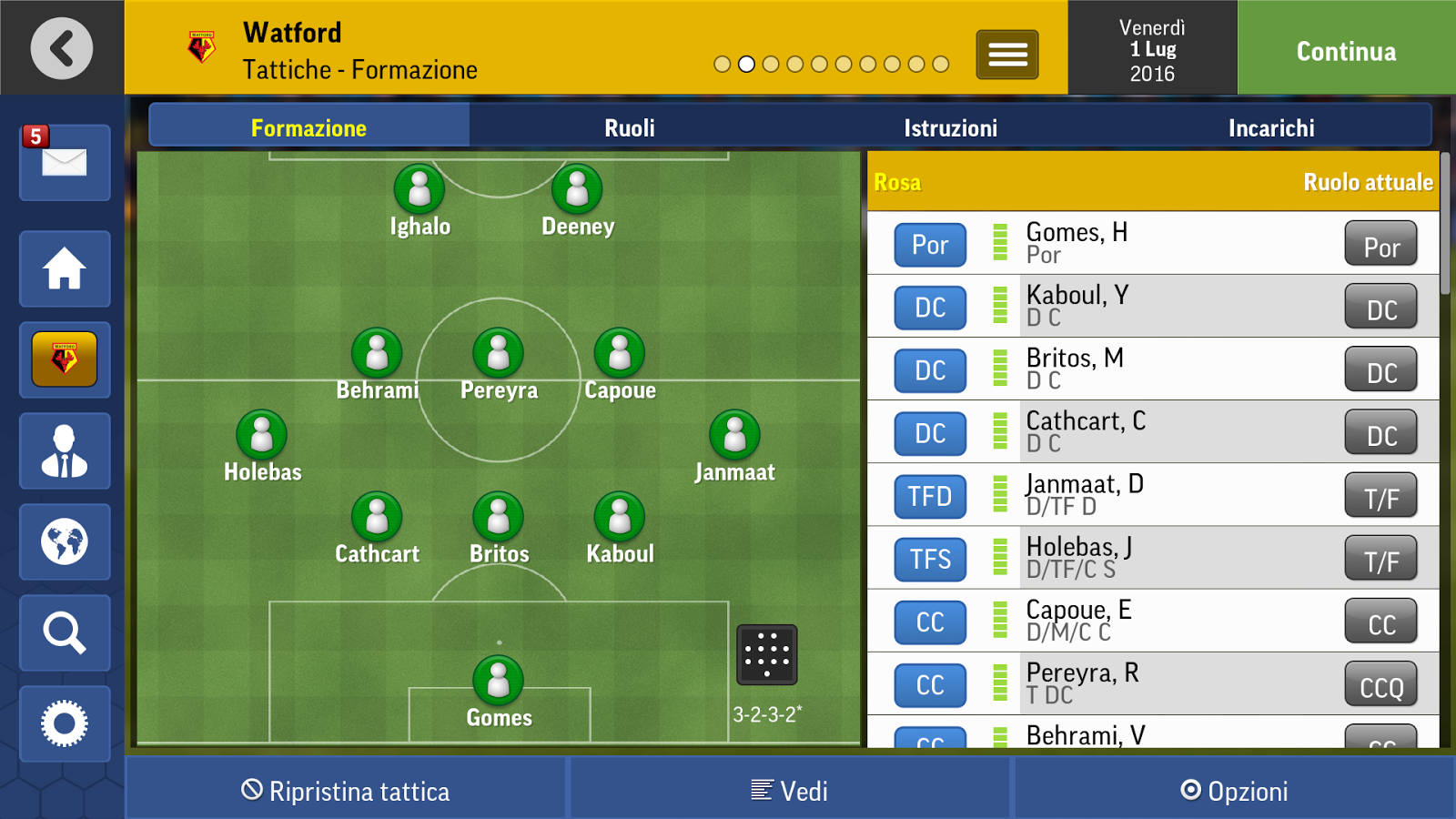Open the world globe icon

65,542
